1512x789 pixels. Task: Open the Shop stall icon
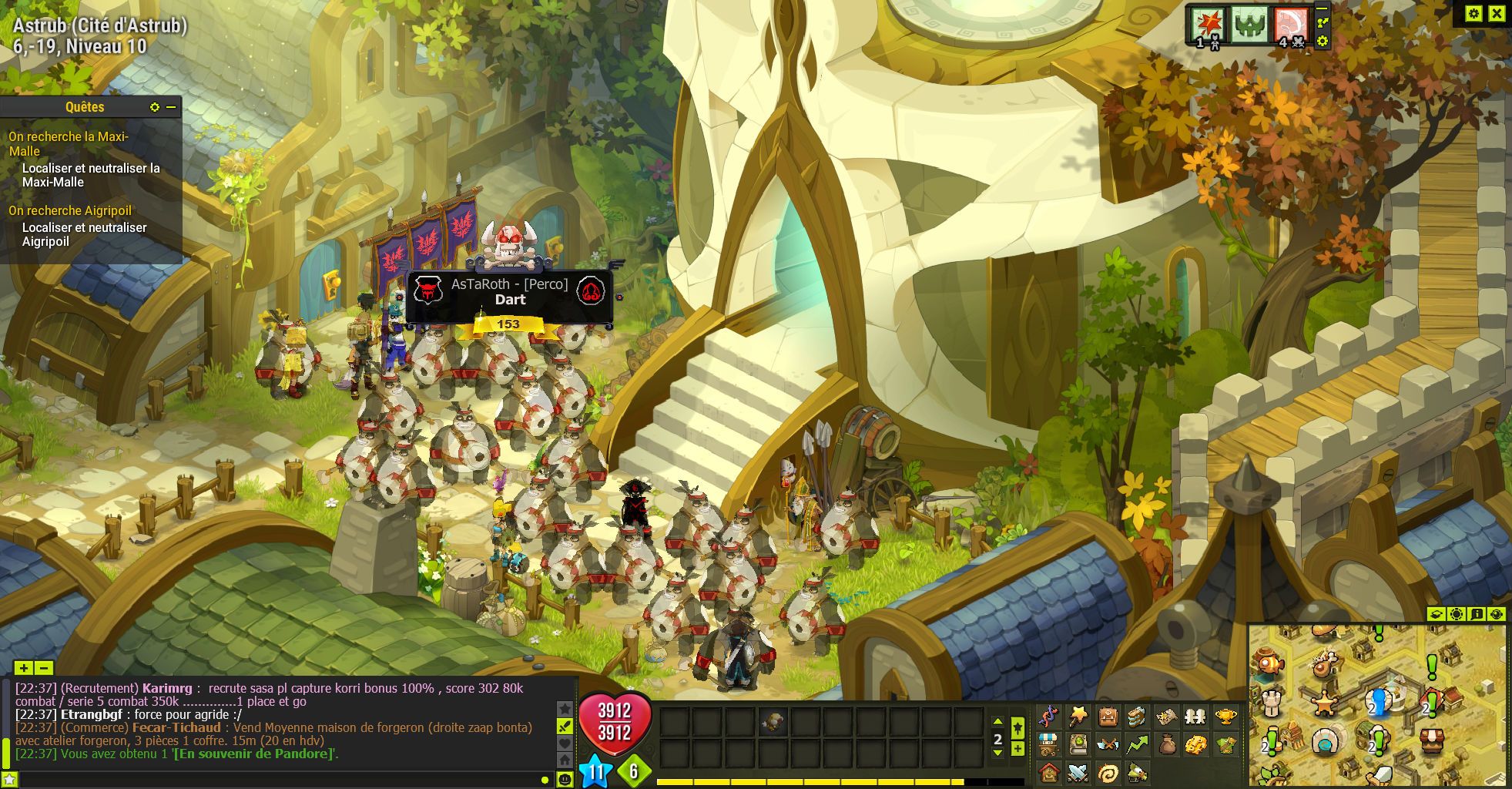[x=1048, y=744]
